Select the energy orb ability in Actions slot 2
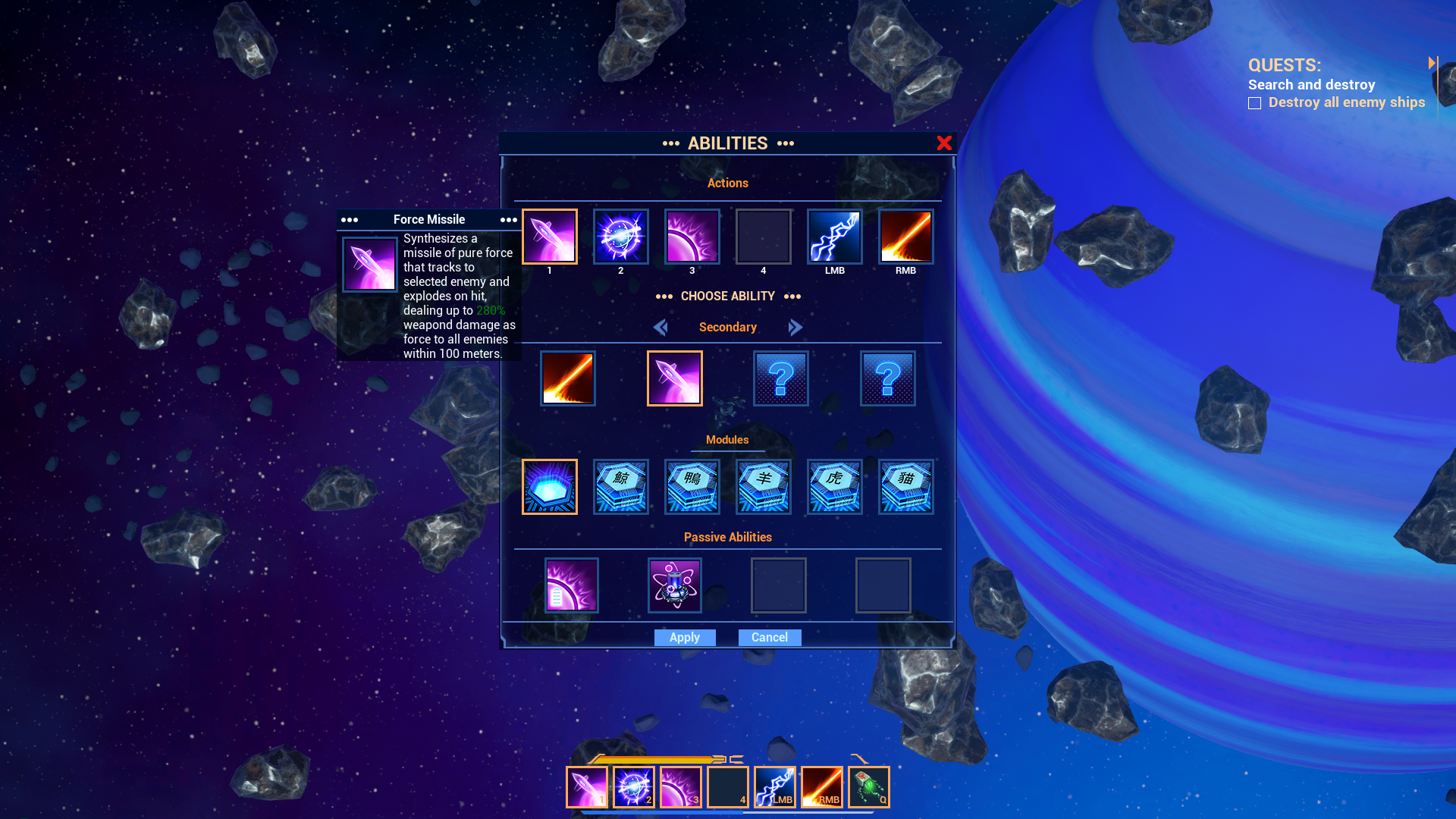1456x819 pixels. pyautogui.click(x=620, y=236)
